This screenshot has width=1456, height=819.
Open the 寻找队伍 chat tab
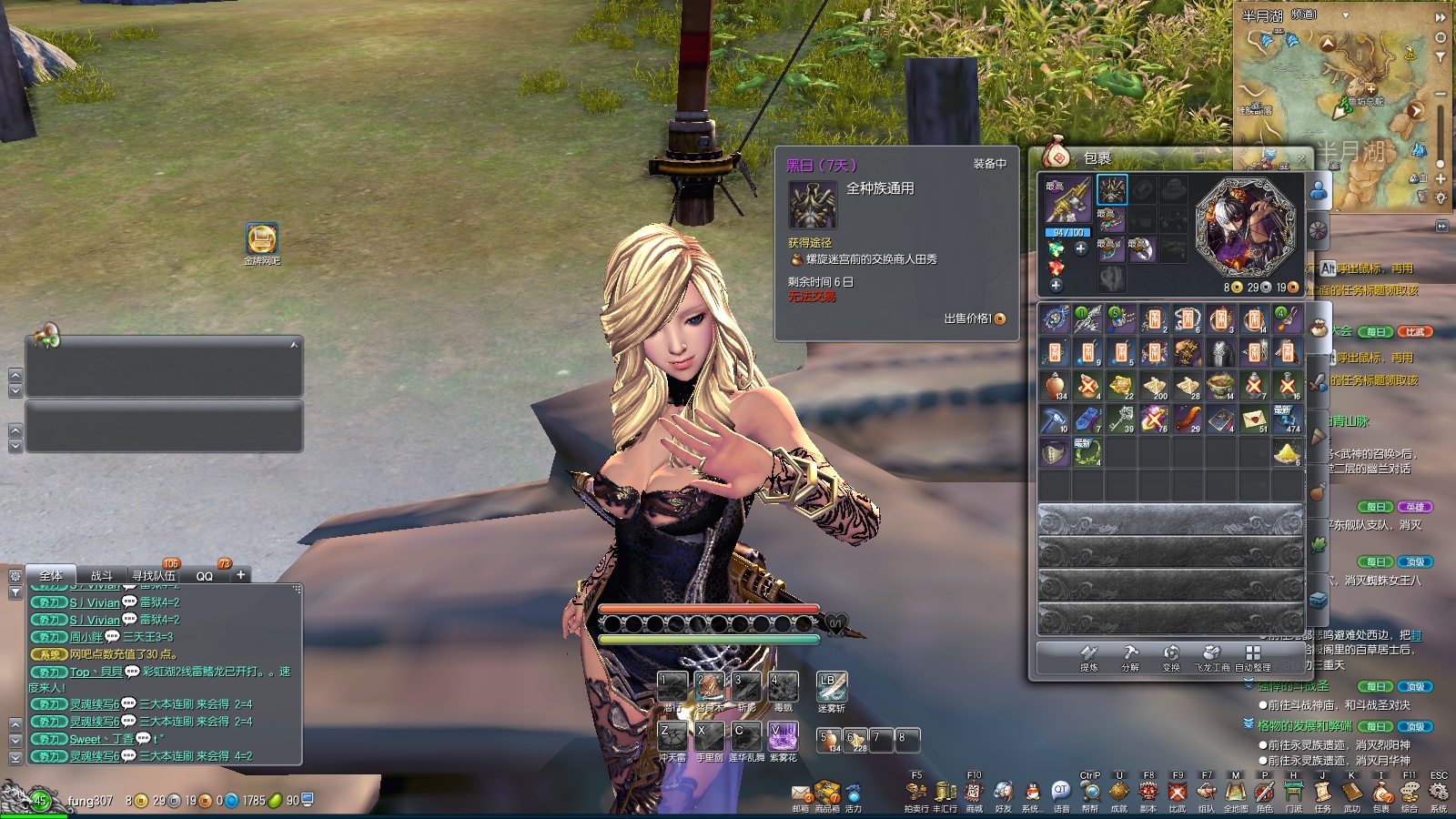(153, 575)
